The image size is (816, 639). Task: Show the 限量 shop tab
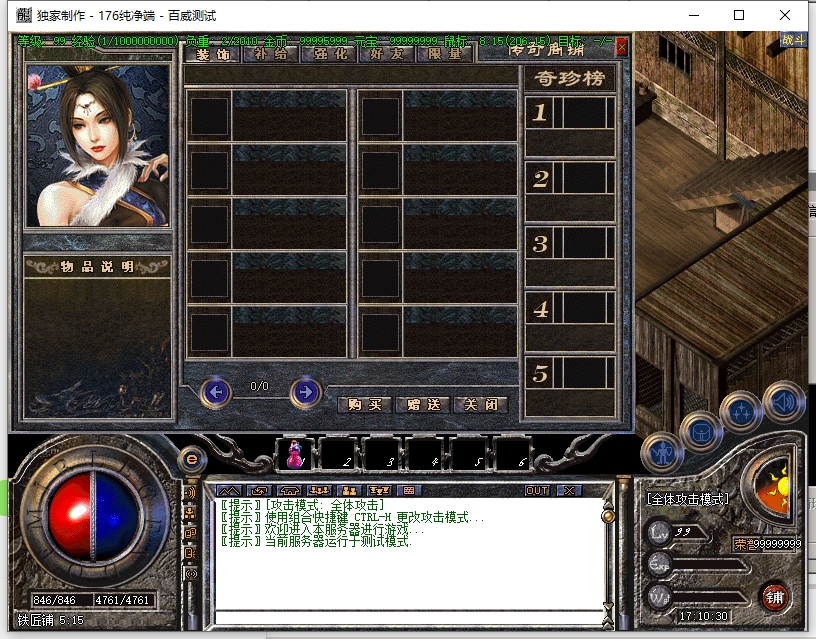click(x=444, y=54)
